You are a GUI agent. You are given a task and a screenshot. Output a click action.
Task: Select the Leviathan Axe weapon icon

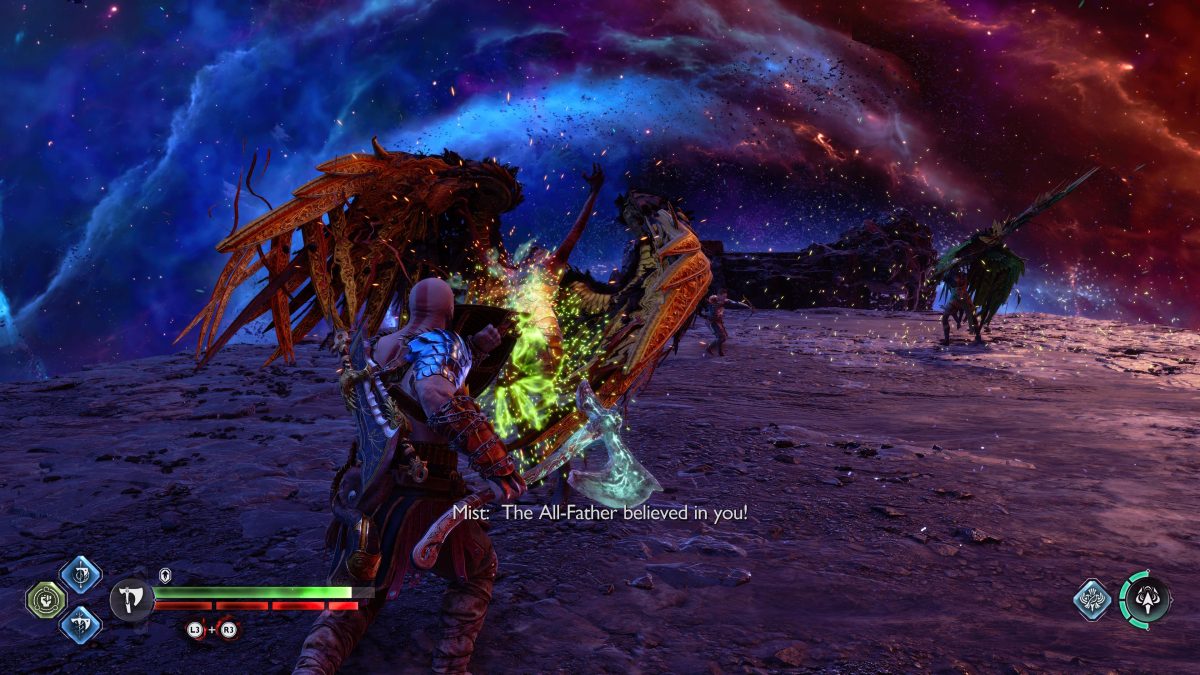[131, 600]
